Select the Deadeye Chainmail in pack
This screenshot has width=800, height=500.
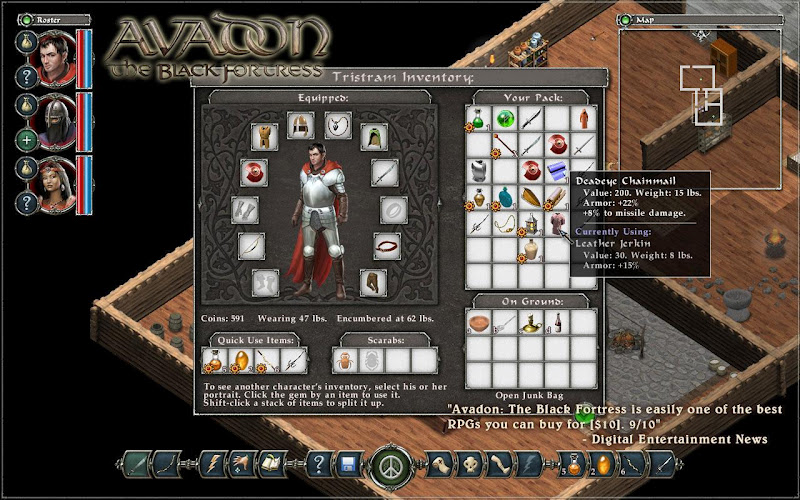[556, 224]
